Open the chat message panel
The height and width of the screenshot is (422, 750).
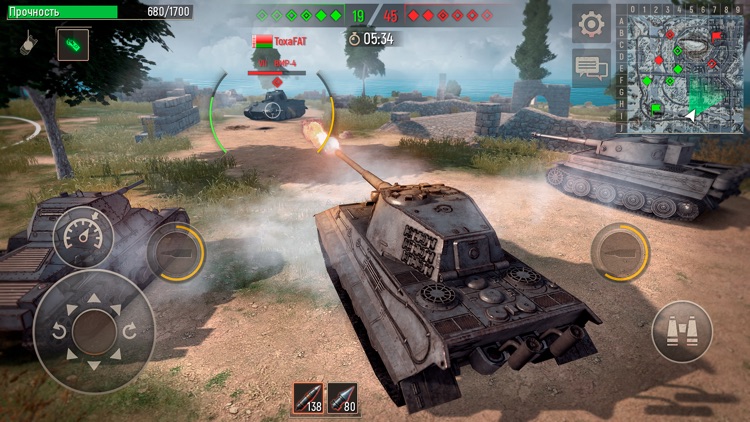click(x=591, y=67)
